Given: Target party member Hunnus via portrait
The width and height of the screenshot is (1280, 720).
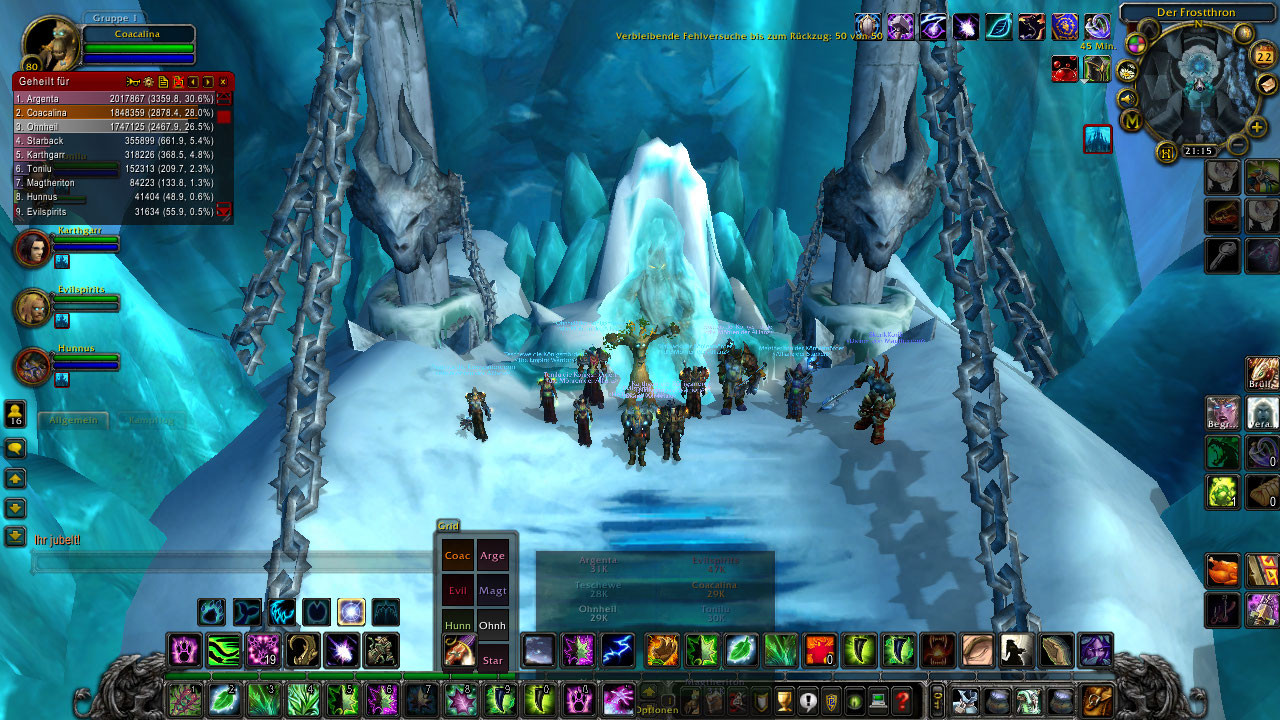Looking at the screenshot, I should tap(32, 366).
